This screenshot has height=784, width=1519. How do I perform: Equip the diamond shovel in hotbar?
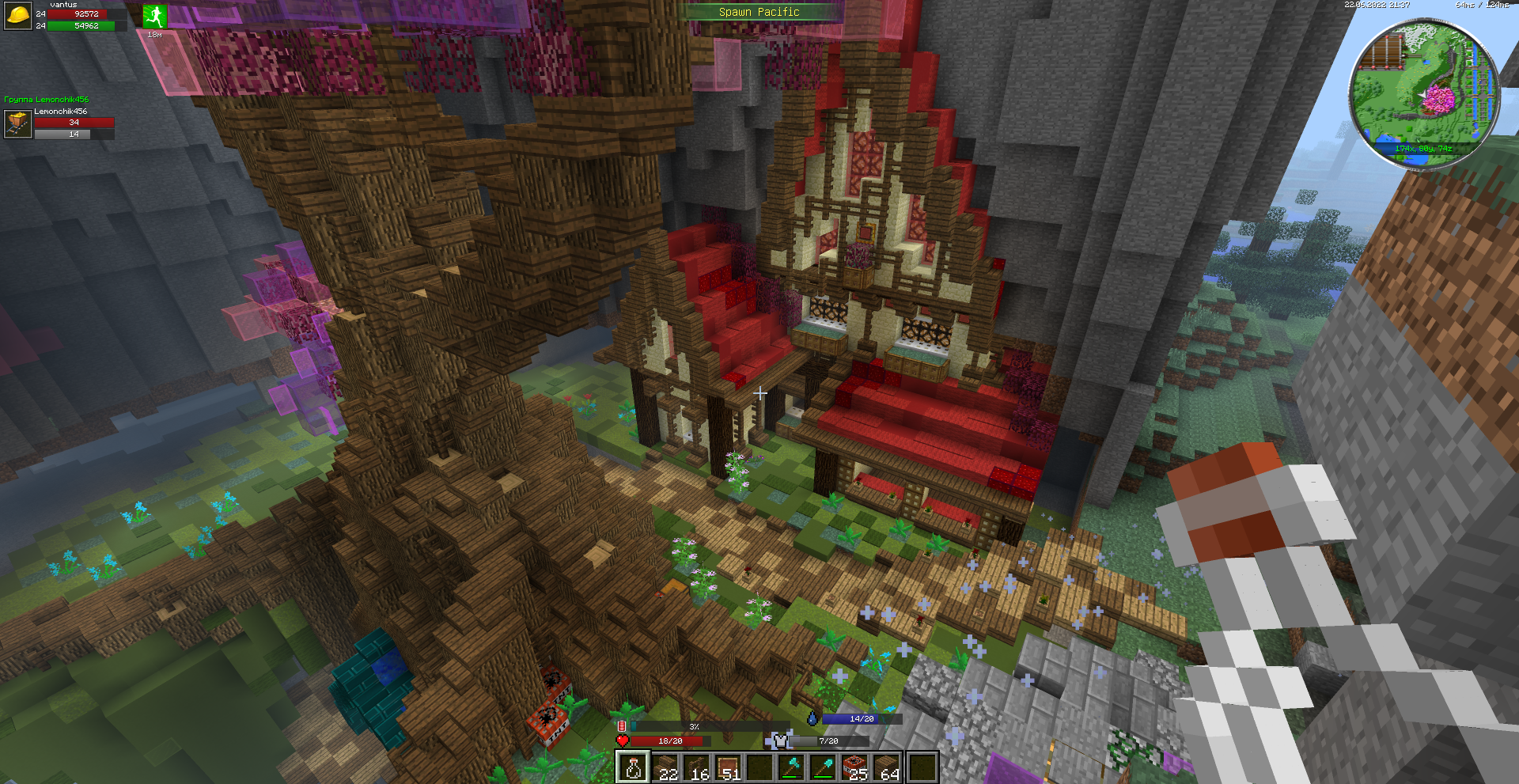pyautogui.click(x=824, y=767)
